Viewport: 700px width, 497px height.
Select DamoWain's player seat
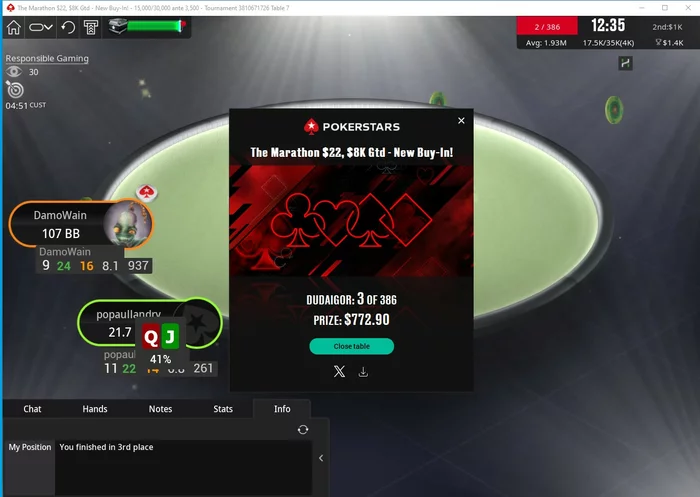80,225
